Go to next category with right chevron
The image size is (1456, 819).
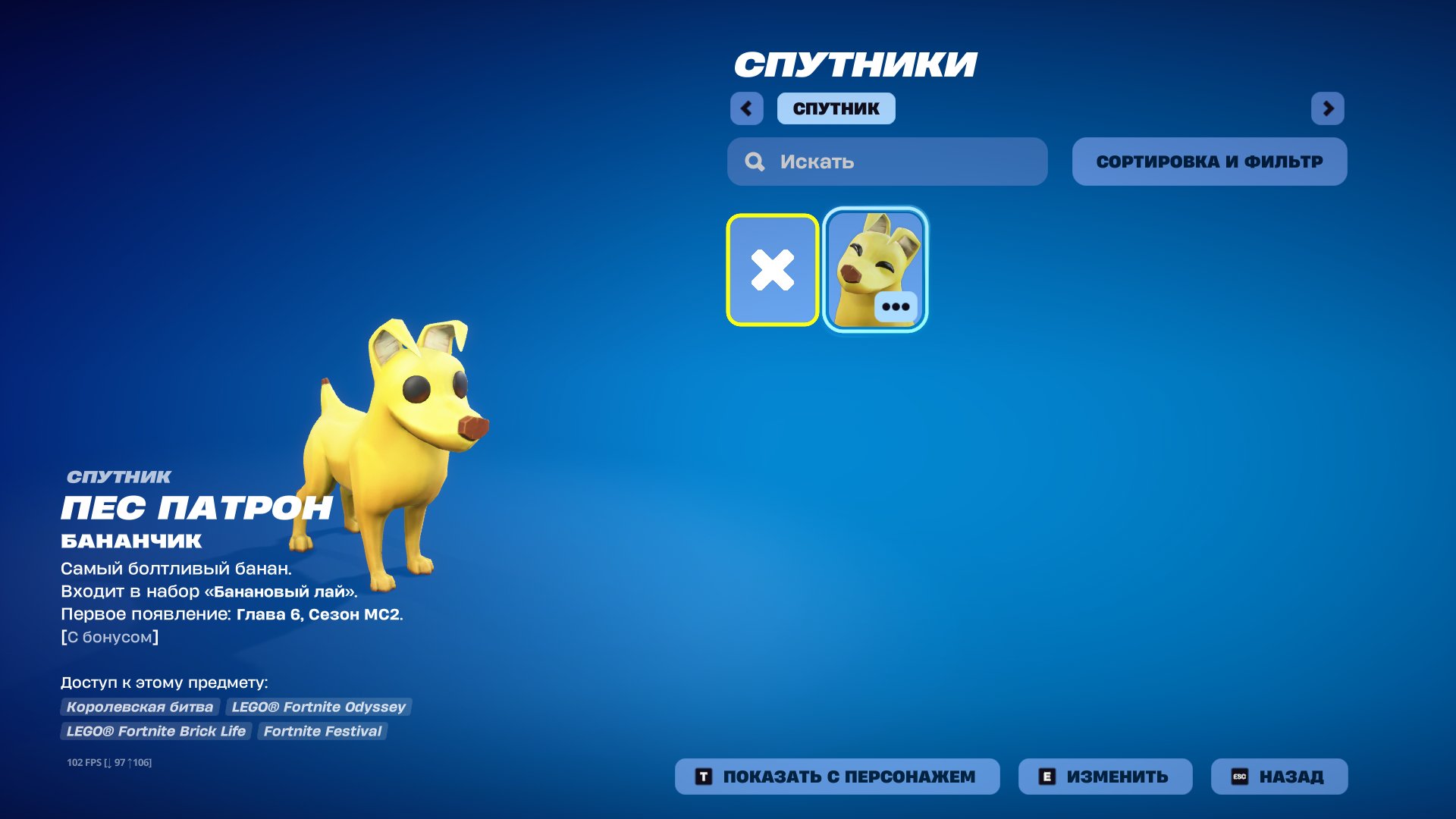click(1329, 108)
